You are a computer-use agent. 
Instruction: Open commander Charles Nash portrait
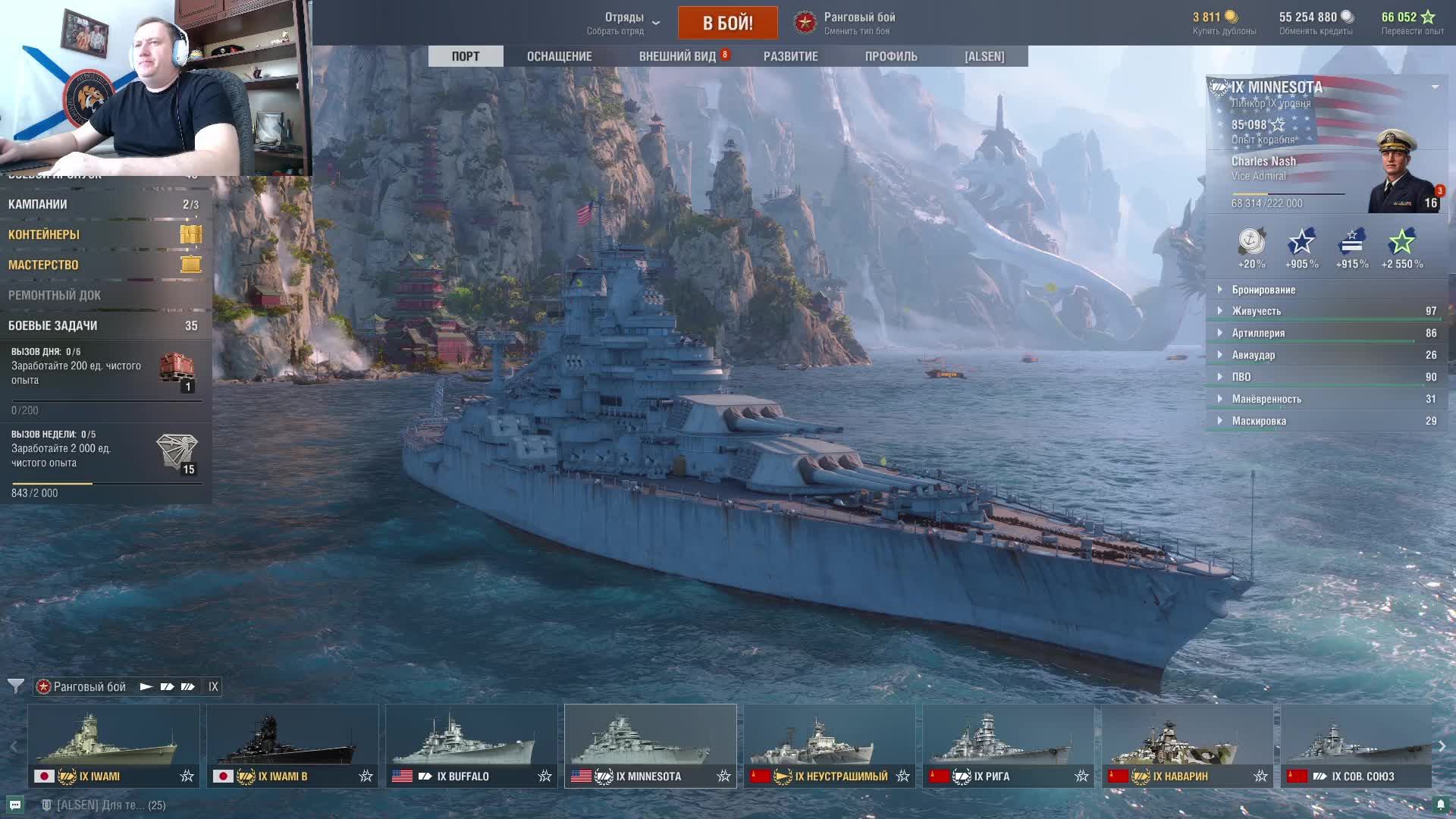pos(1401,173)
